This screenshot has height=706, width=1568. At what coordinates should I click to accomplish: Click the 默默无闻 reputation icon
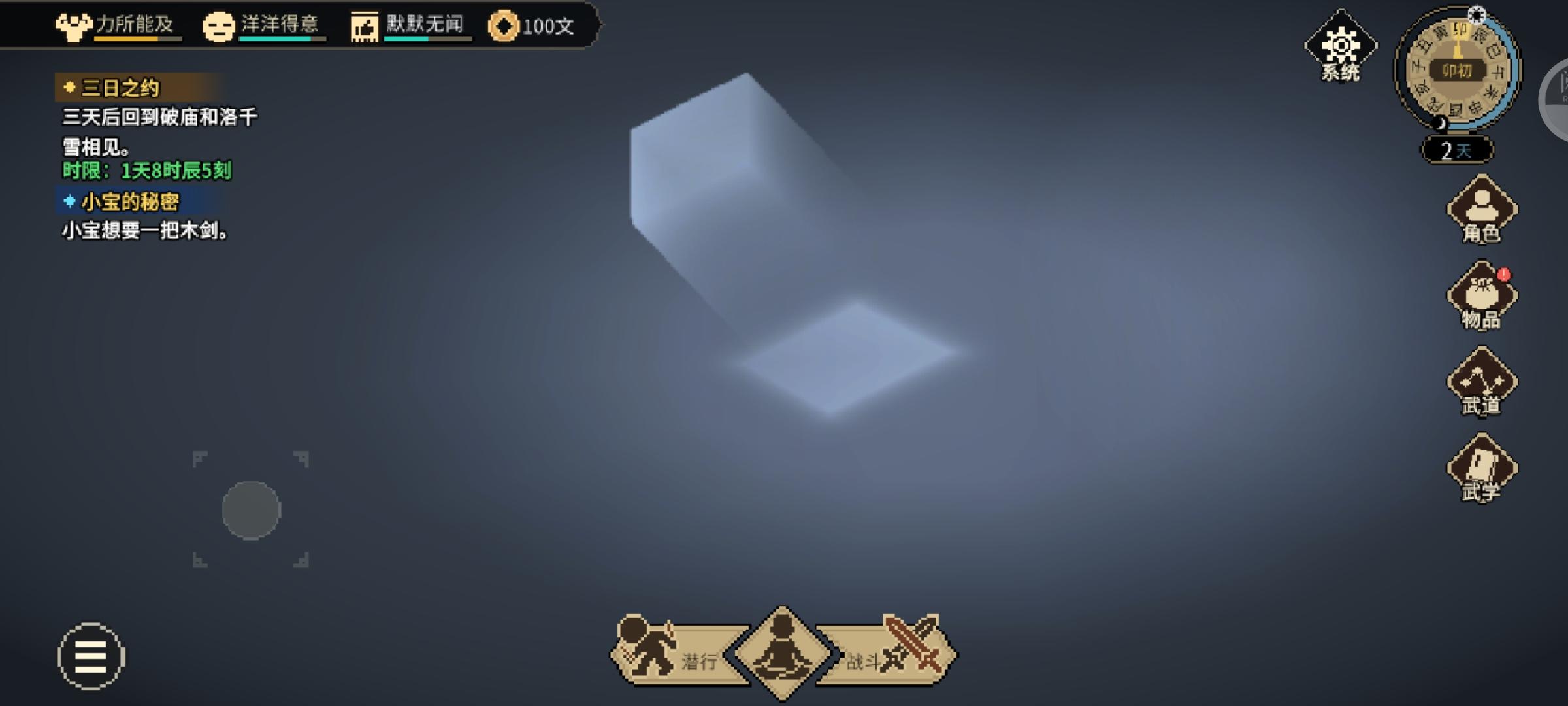[364, 25]
